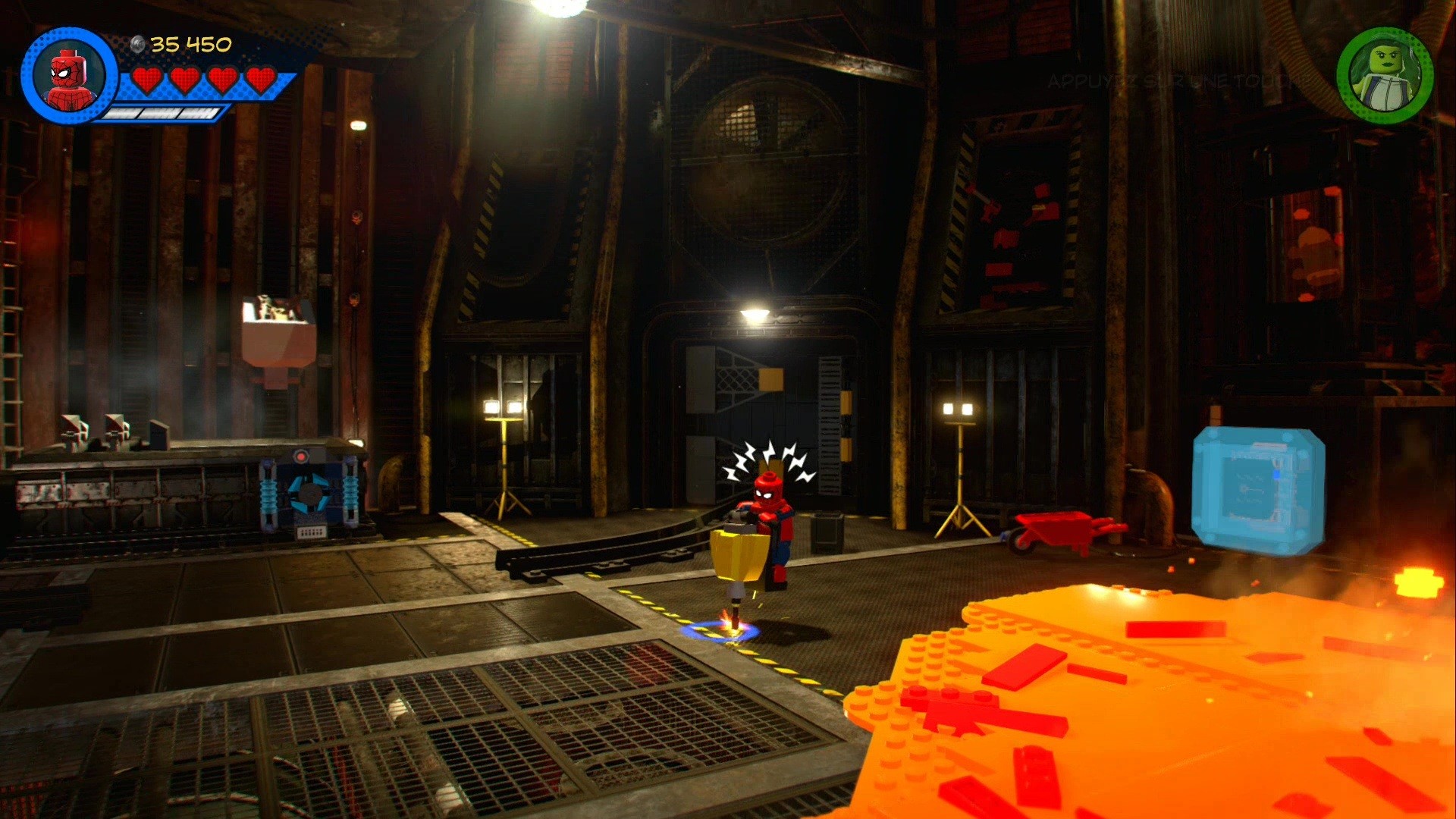The height and width of the screenshot is (819, 1456).
Task: Toggle the glowing blue terminal panel on the right
Action: 1259,485
